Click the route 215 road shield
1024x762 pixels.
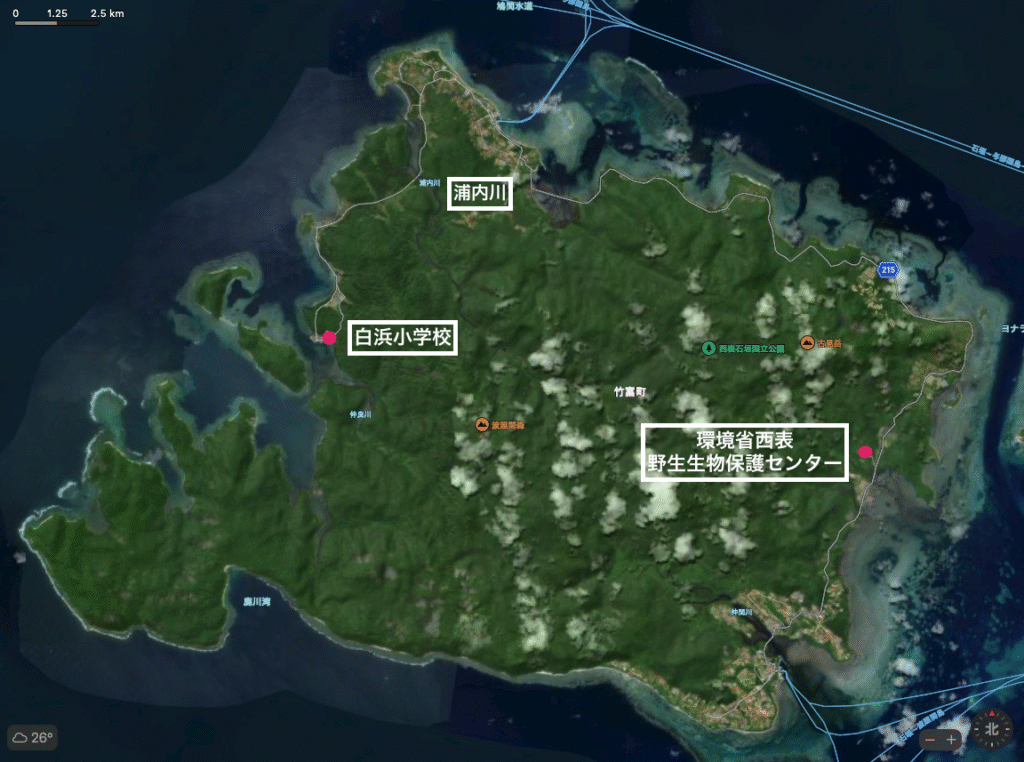(x=886, y=270)
